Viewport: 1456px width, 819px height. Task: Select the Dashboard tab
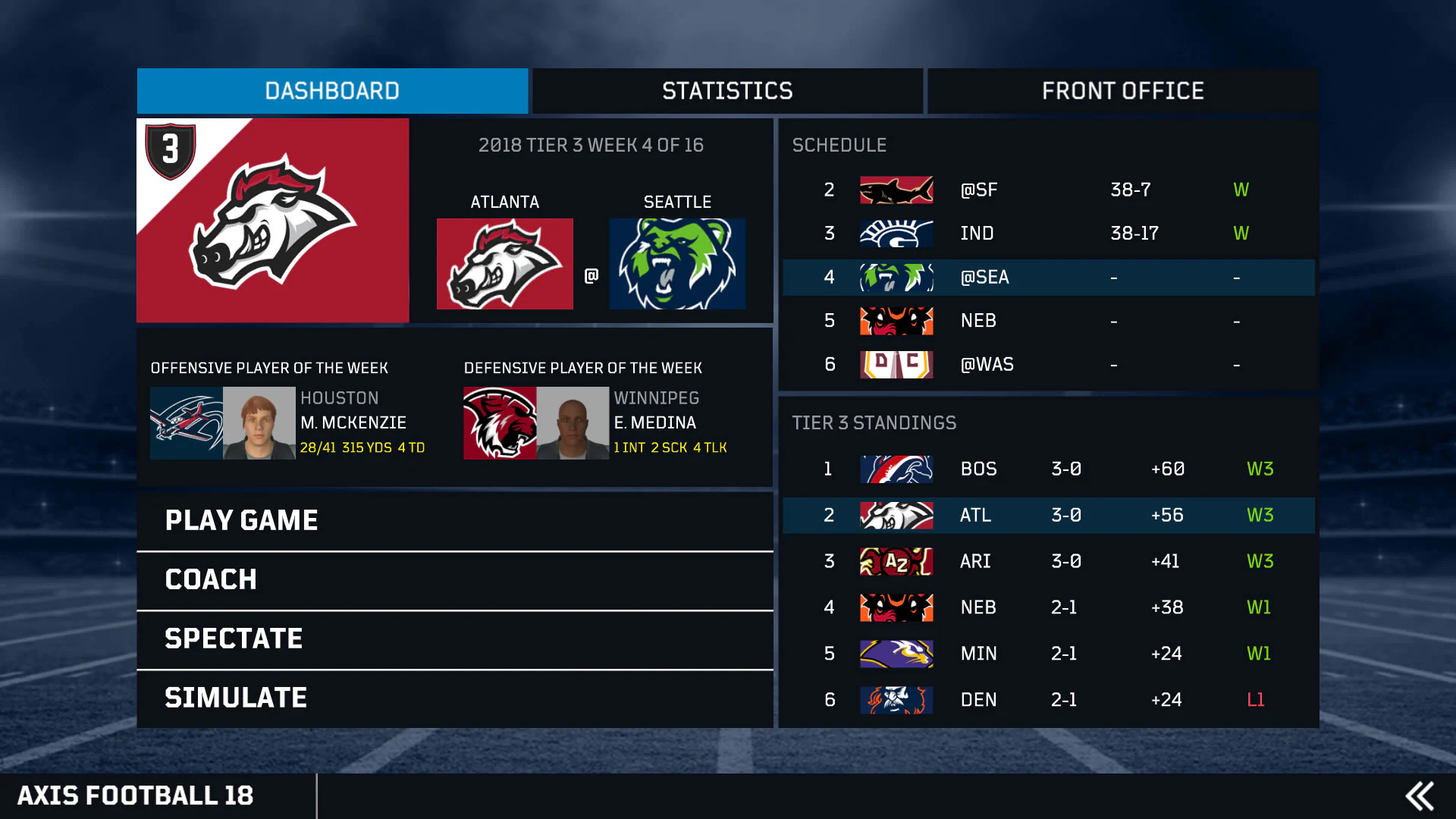331,91
